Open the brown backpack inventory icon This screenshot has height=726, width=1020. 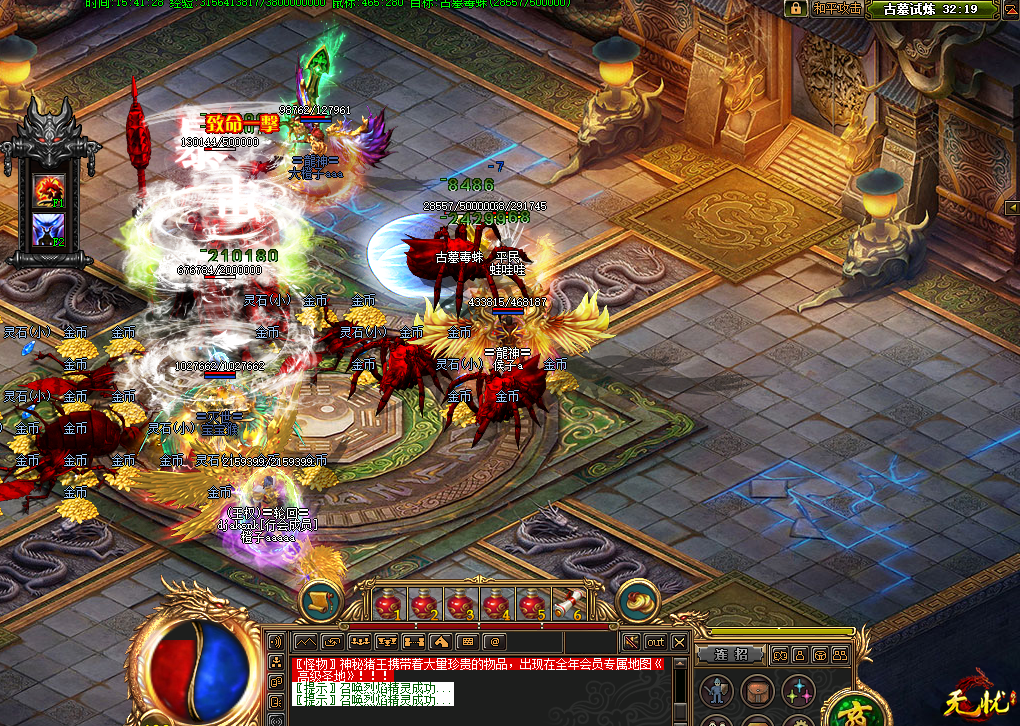pos(757,691)
